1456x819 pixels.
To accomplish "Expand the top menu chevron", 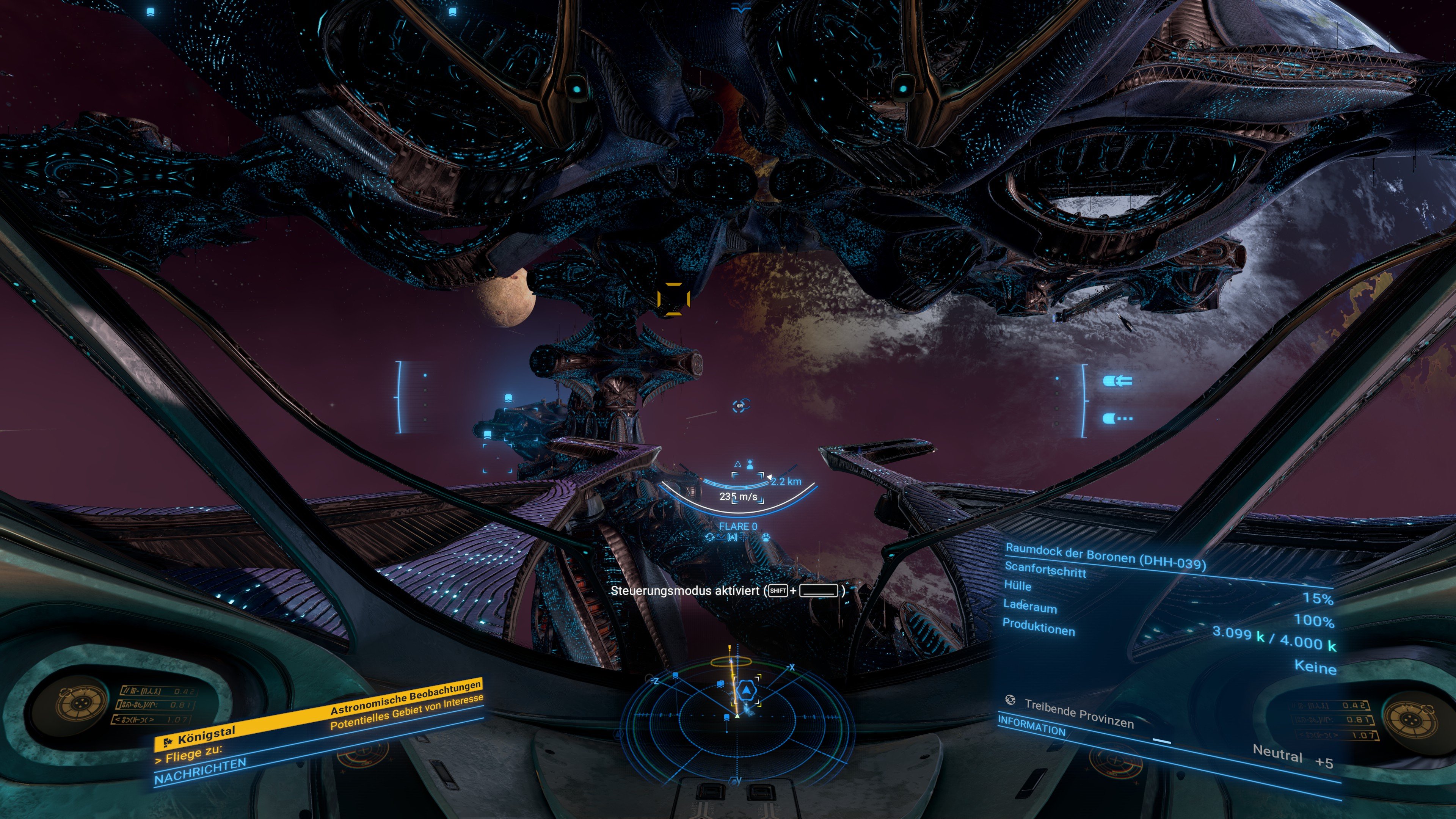I will (741, 8).
